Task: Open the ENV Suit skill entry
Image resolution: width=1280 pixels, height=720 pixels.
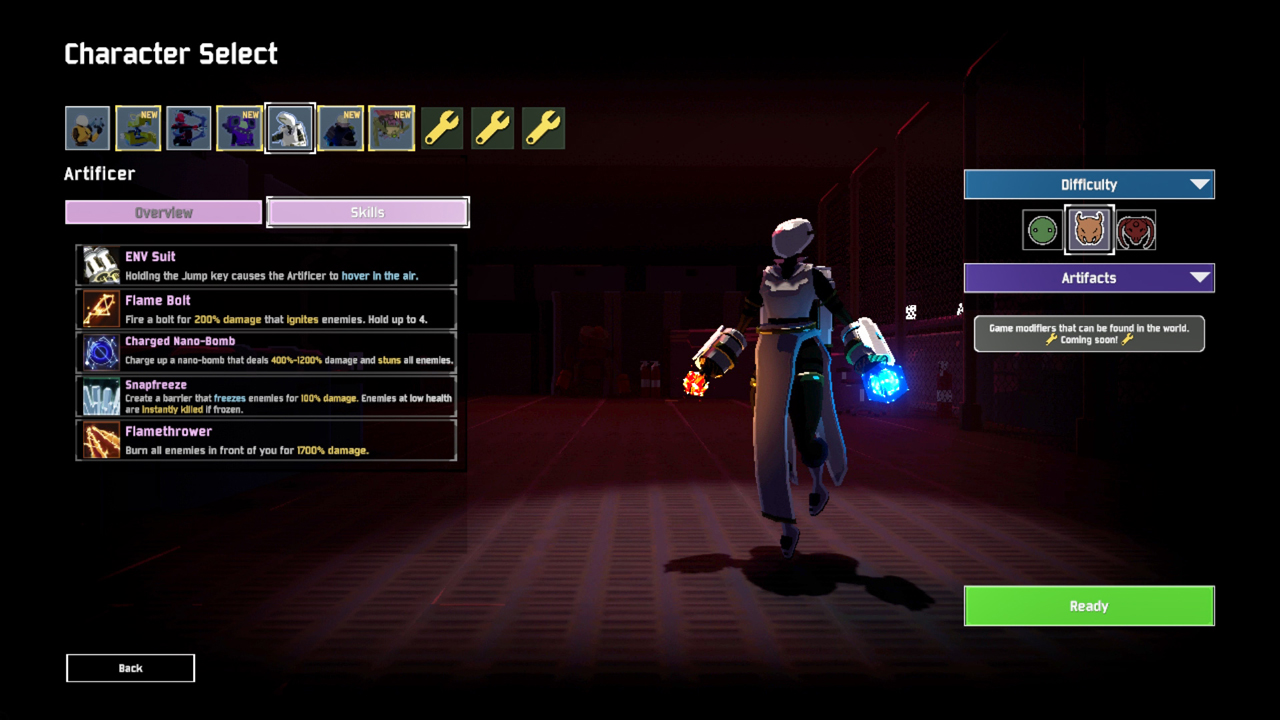Action: [x=100, y=264]
